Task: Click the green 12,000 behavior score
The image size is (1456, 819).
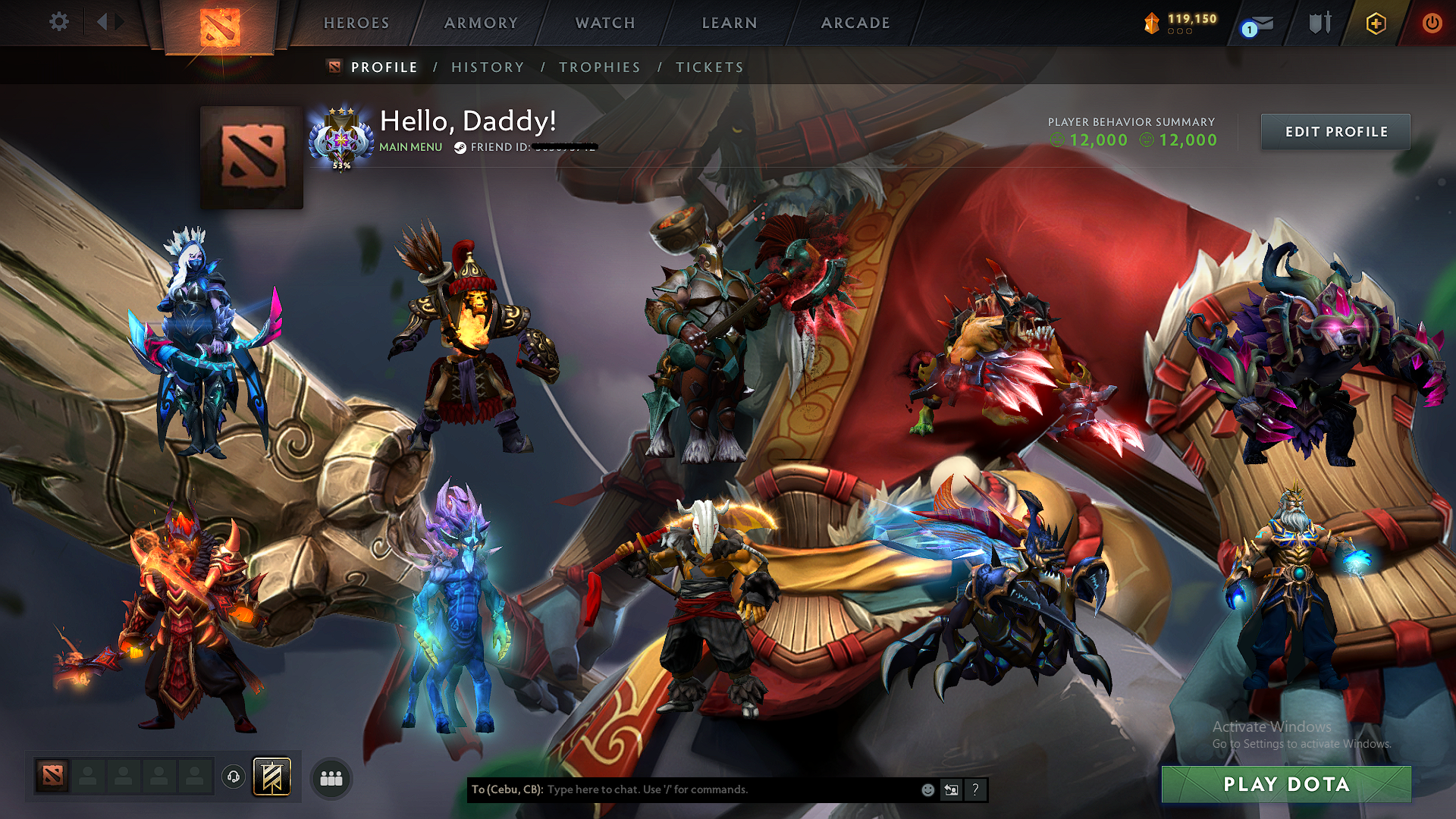Action: [x=1097, y=140]
